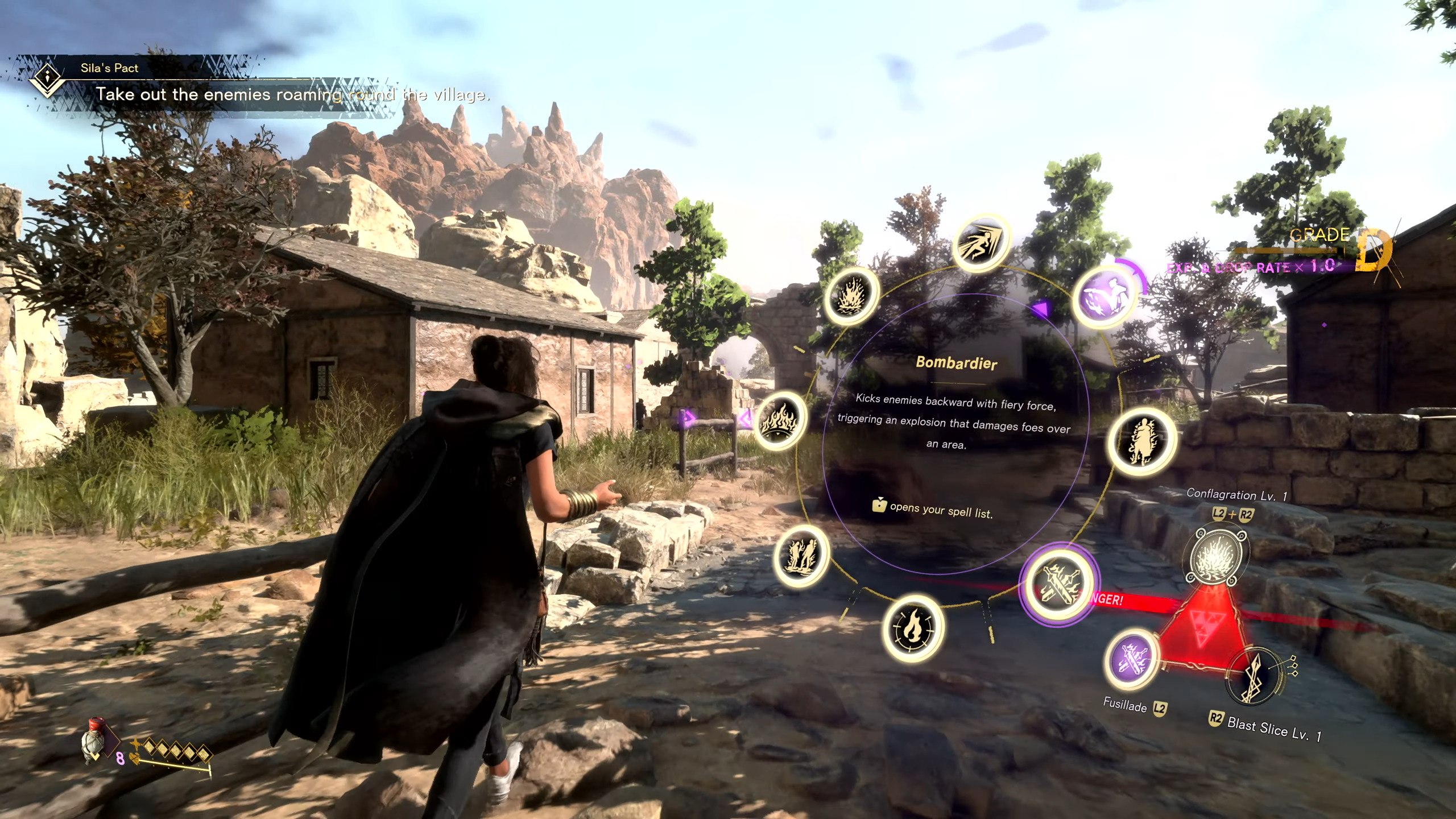Click the 'Take out the enemies' objective text
The width and height of the screenshot is (1456, 819).
(x=293, y=95)
